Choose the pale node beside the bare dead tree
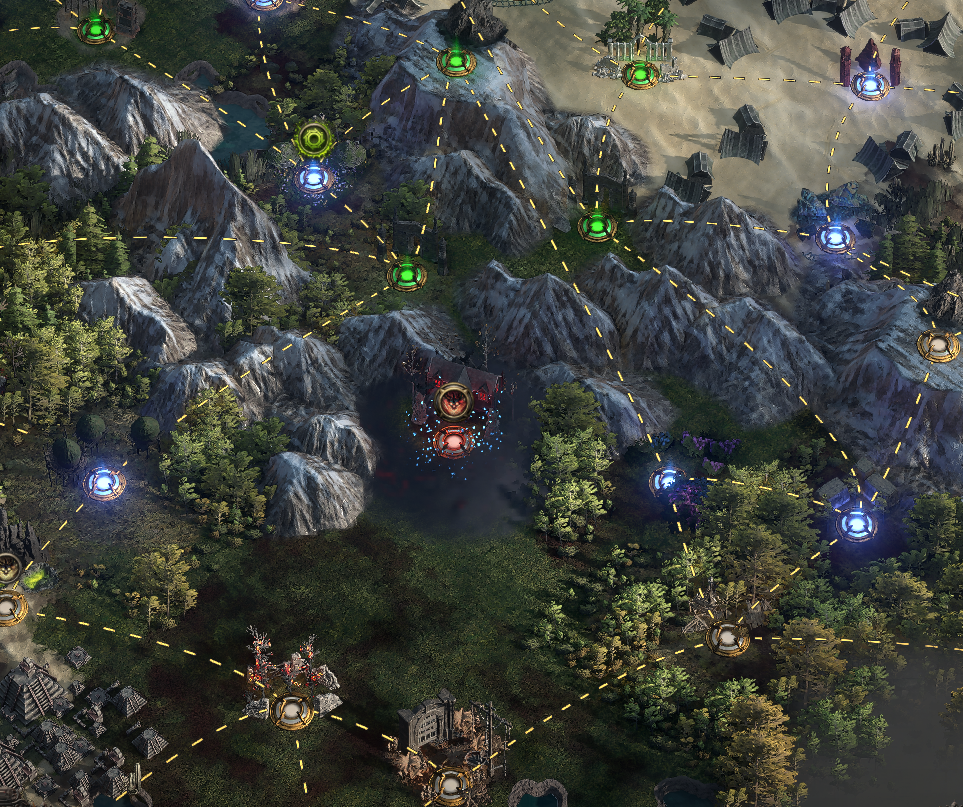Screen dimensions: 963x807 (x=727, y=637)
